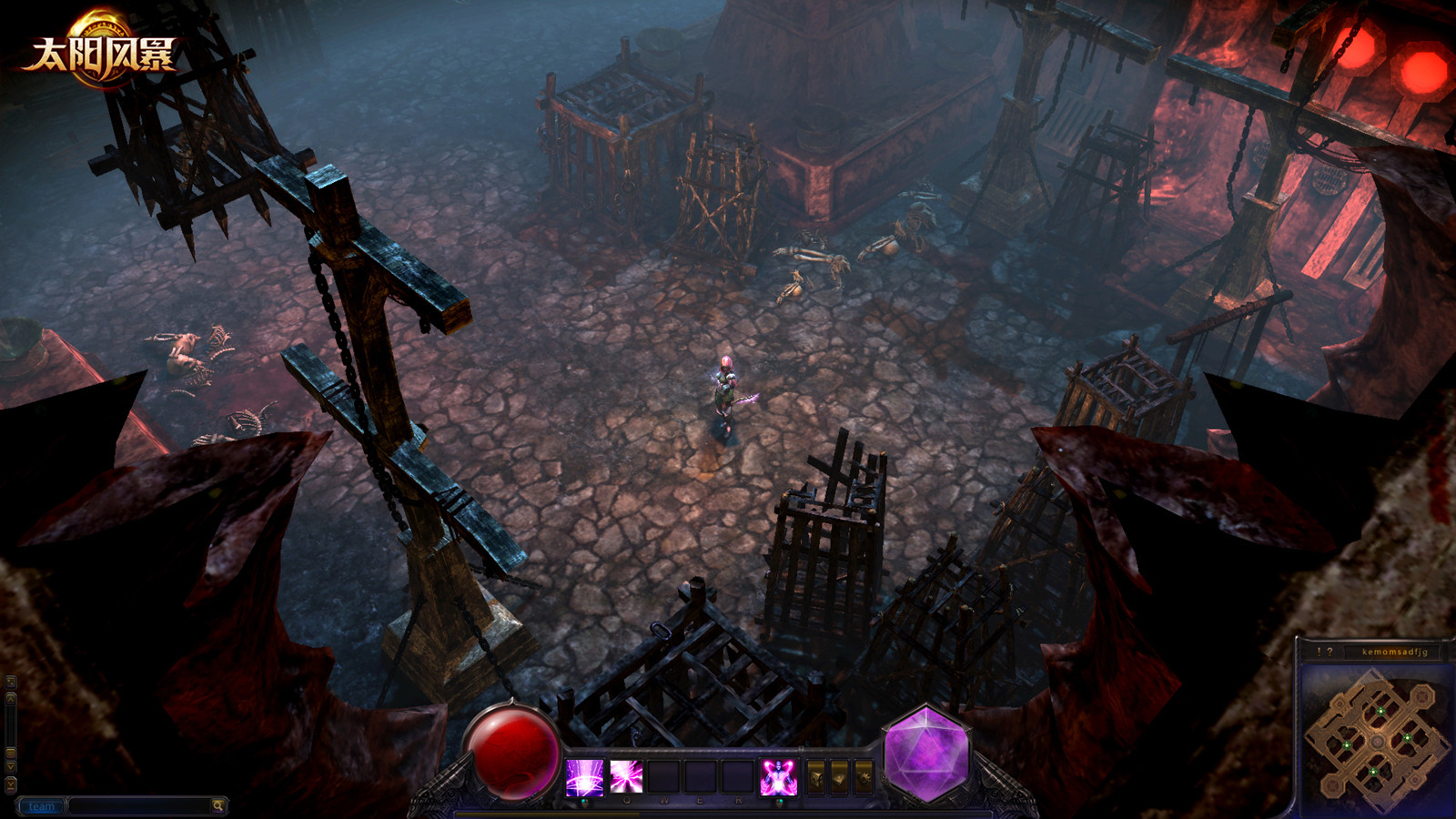Open the treasure chest menu button

[x=816, y=777]
